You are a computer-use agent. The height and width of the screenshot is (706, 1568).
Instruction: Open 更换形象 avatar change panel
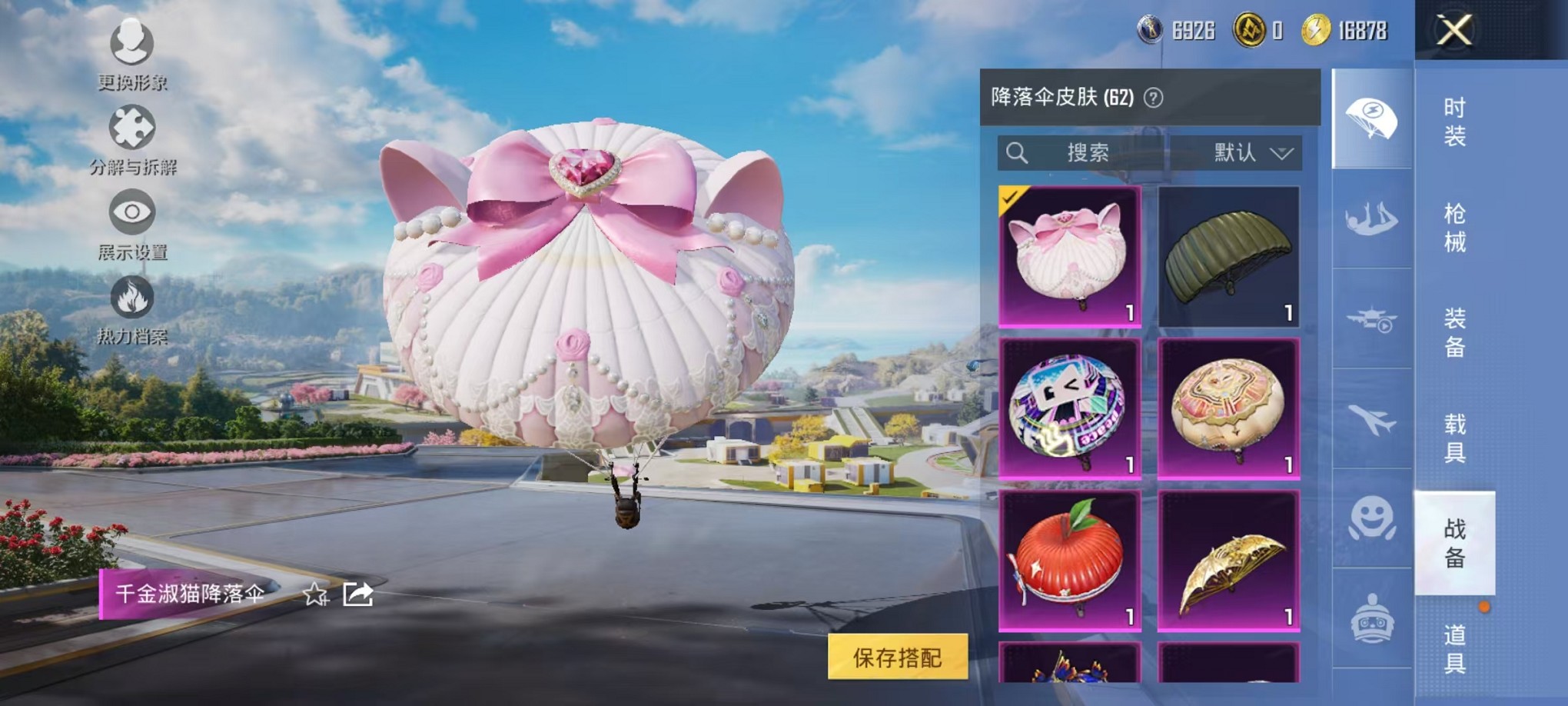132,58
